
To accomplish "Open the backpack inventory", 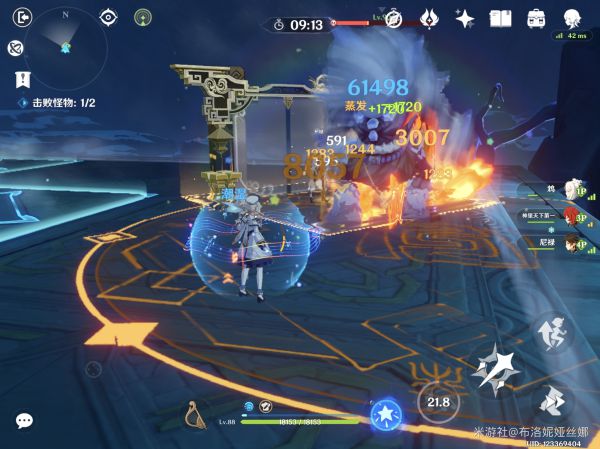I will (536, 18).
